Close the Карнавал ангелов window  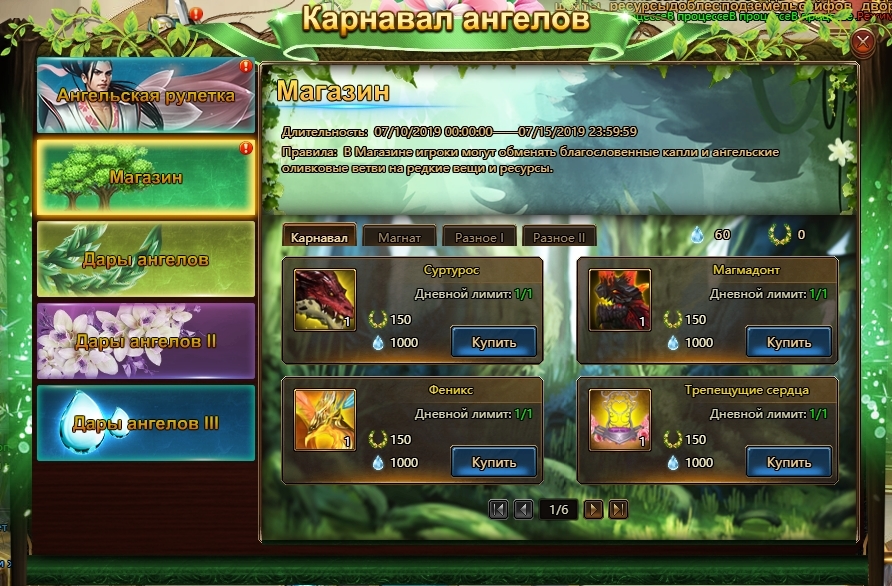(x=863, y=41)
